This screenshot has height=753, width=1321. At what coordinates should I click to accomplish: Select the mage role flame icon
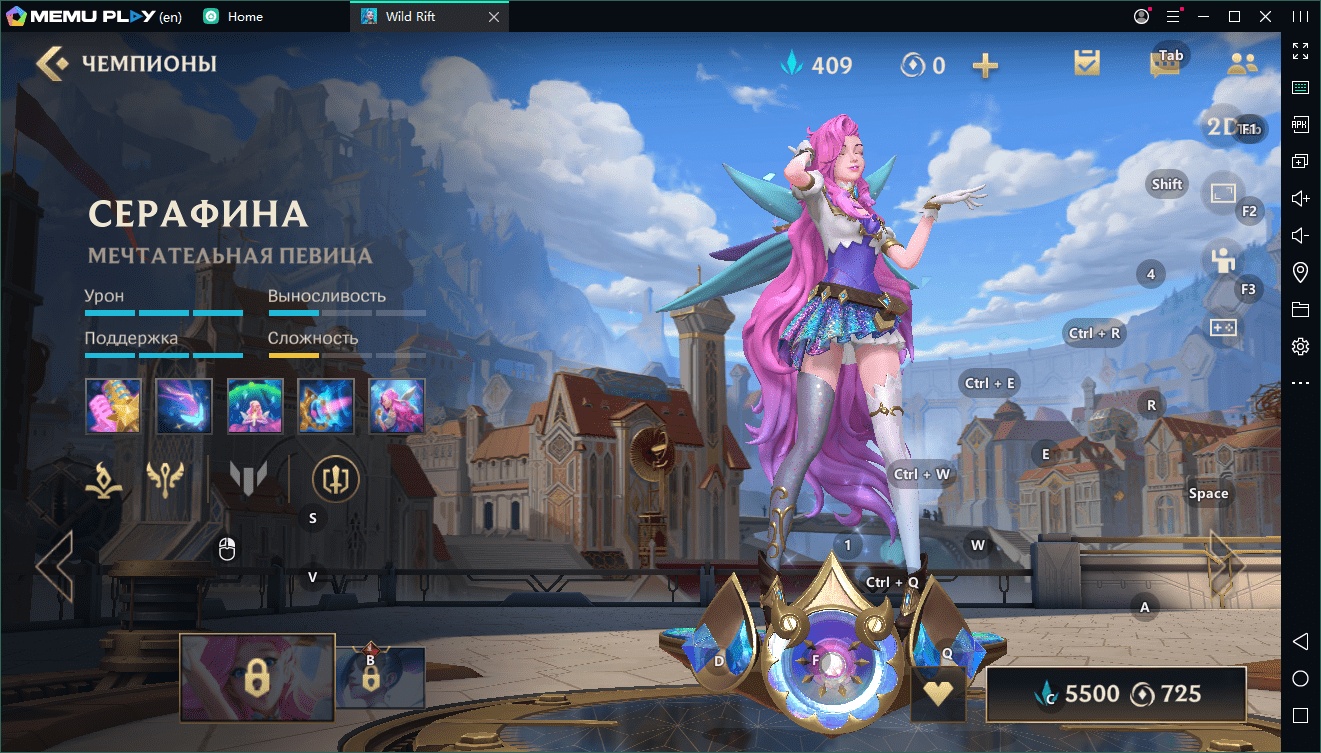(104, 479)
